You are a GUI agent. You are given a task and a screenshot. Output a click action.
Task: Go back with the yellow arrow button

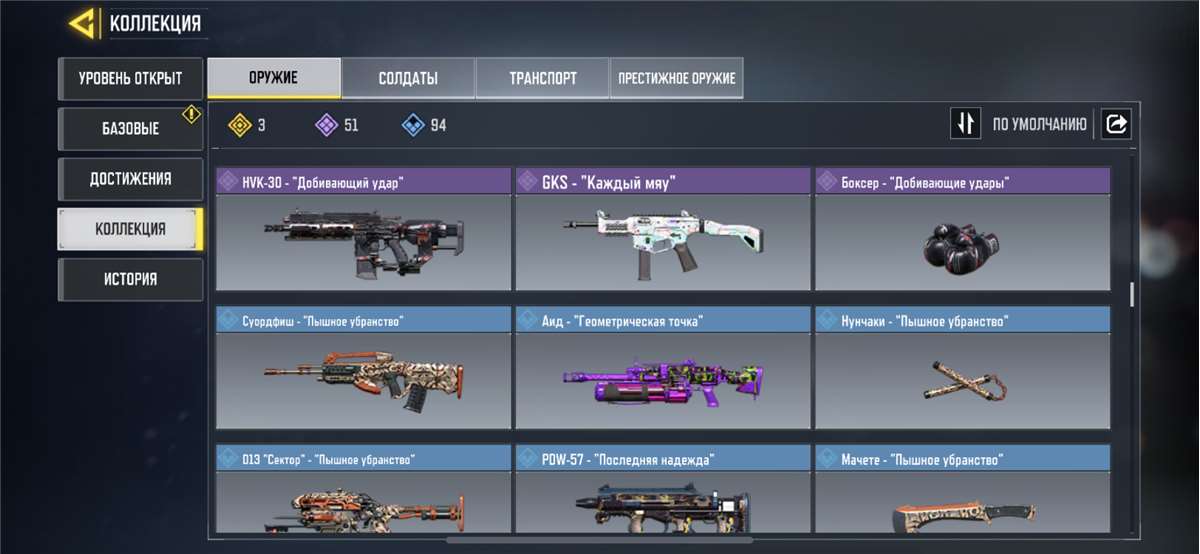(x=83, y=23)
